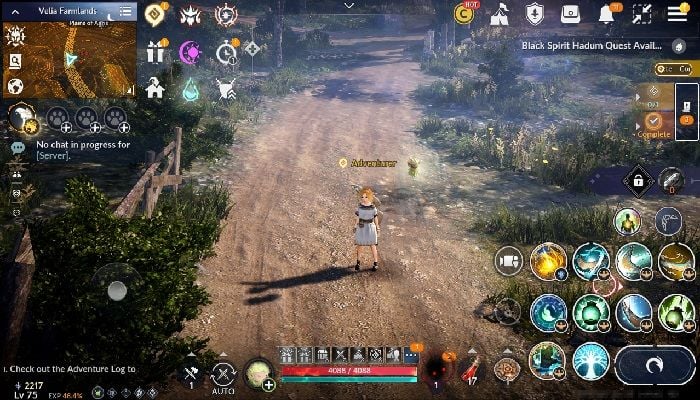The image size is (700, 400).
Task: Open the gift box rewards icon
Action: point(155,53)
